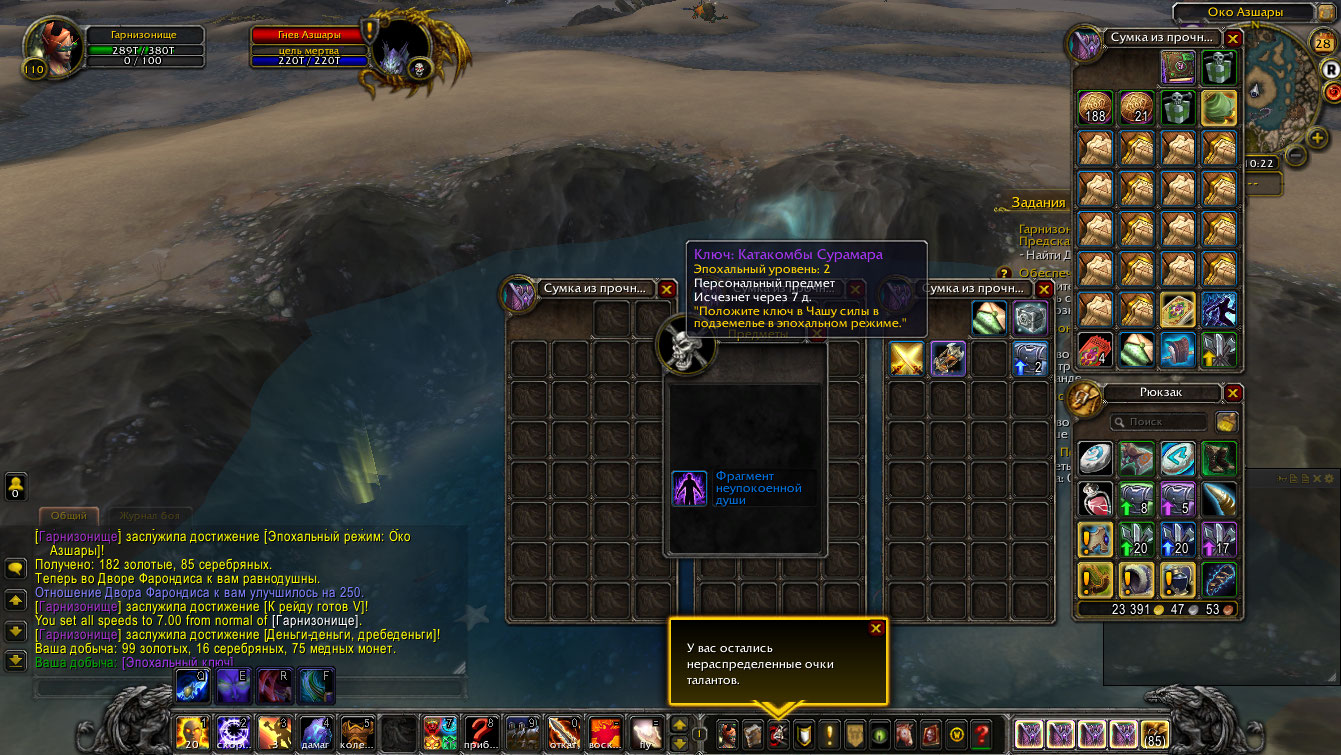This screenshot has height=755, width=1341.
Task: Click the Гнев Азшары target frame name
Action: (x=307, y=35)
